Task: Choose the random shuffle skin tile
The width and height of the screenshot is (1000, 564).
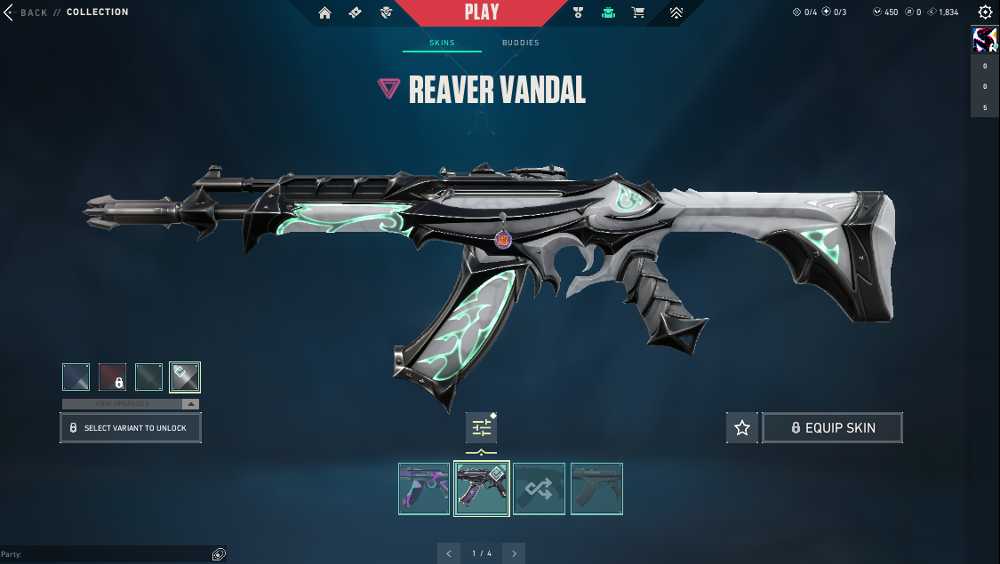Action: pyautogui.click(x=539, y=488)
